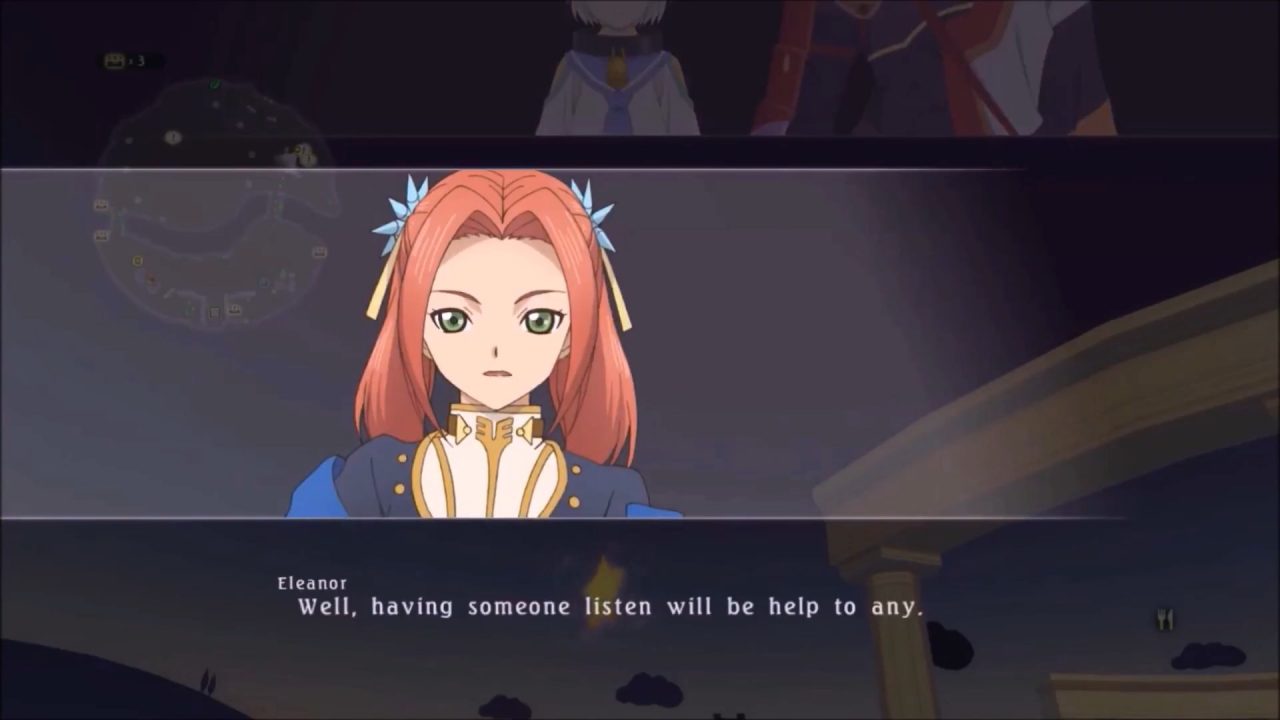1280x720 pixels.
Task: Select the exclamation mark quest marker on minimap
Action: tap(173, 138)
